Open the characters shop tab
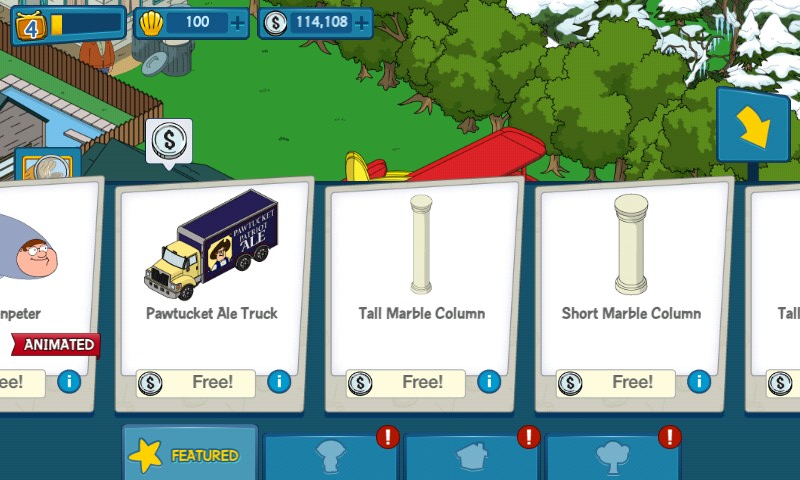800x480 pixels. 330,458
